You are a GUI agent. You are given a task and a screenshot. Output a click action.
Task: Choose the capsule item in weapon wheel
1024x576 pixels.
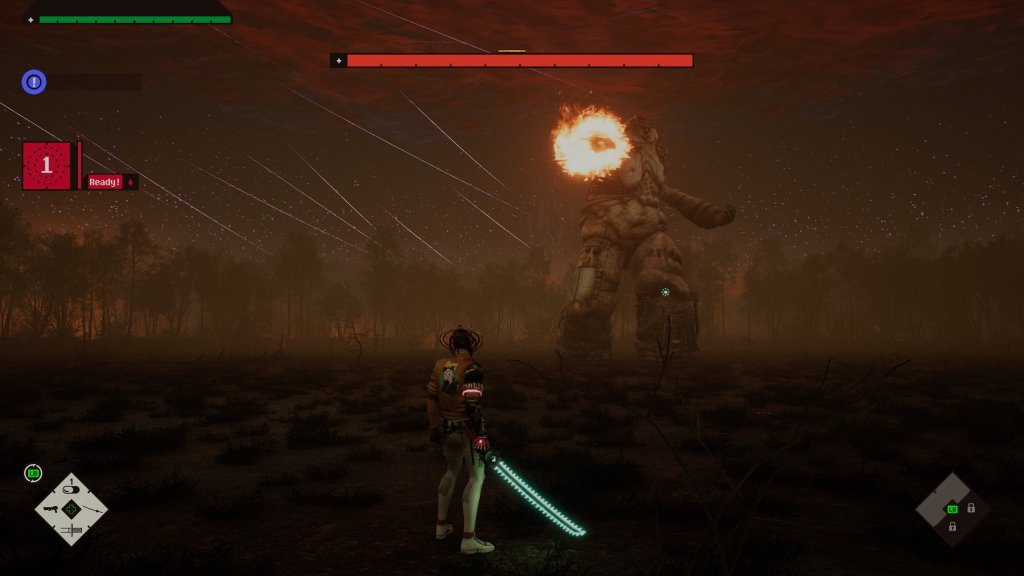pos(71,490)
